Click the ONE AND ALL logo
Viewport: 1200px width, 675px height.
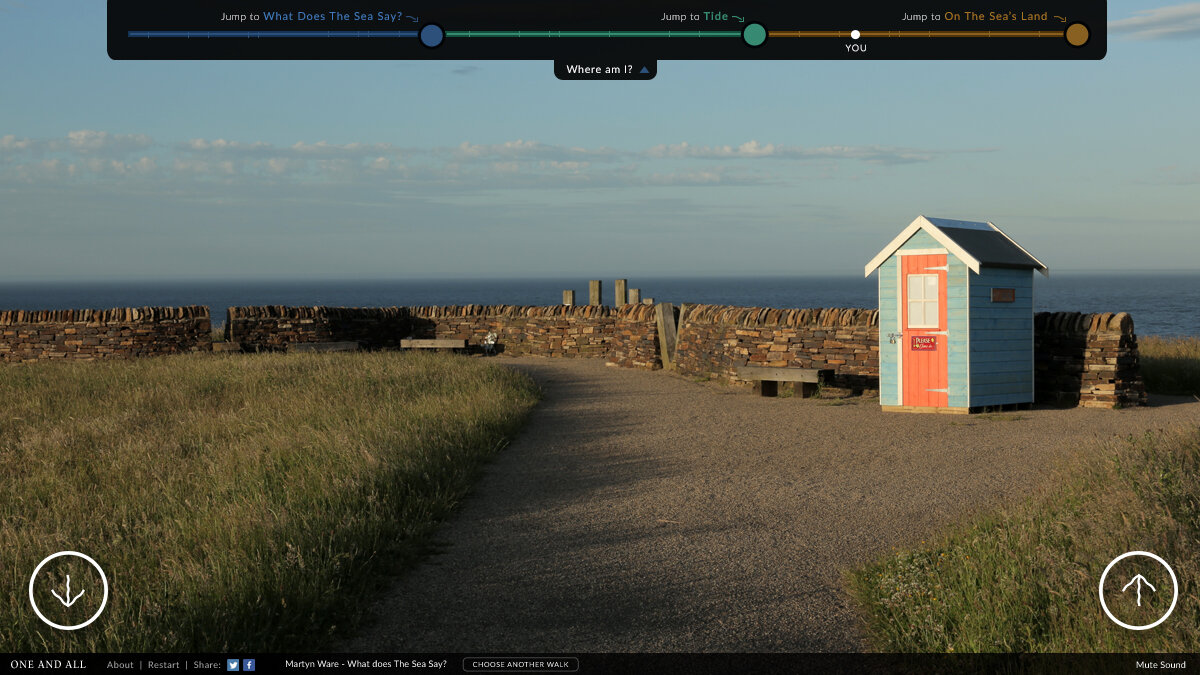(48, 665)
